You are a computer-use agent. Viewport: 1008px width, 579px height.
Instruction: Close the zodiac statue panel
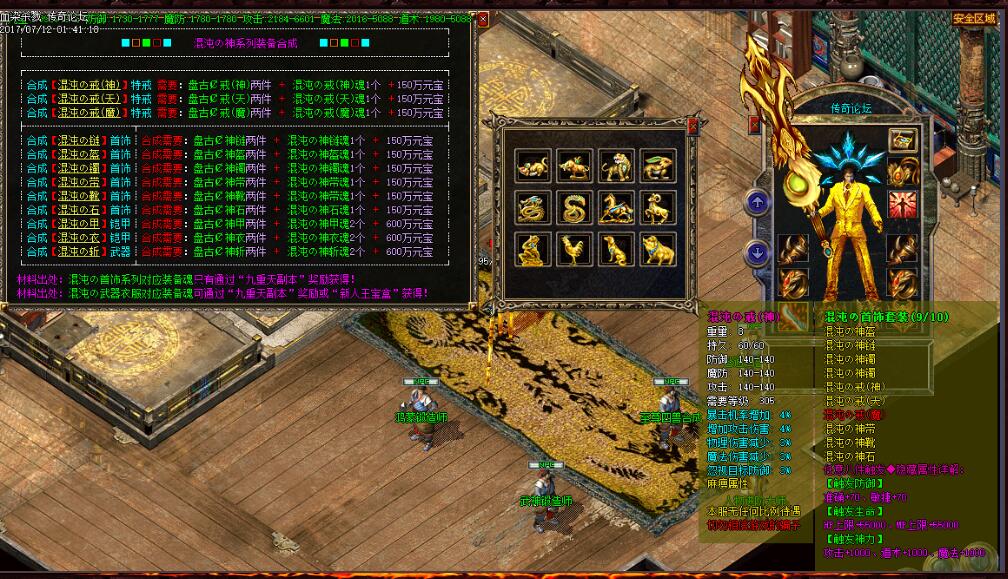(x=693, y=125)
